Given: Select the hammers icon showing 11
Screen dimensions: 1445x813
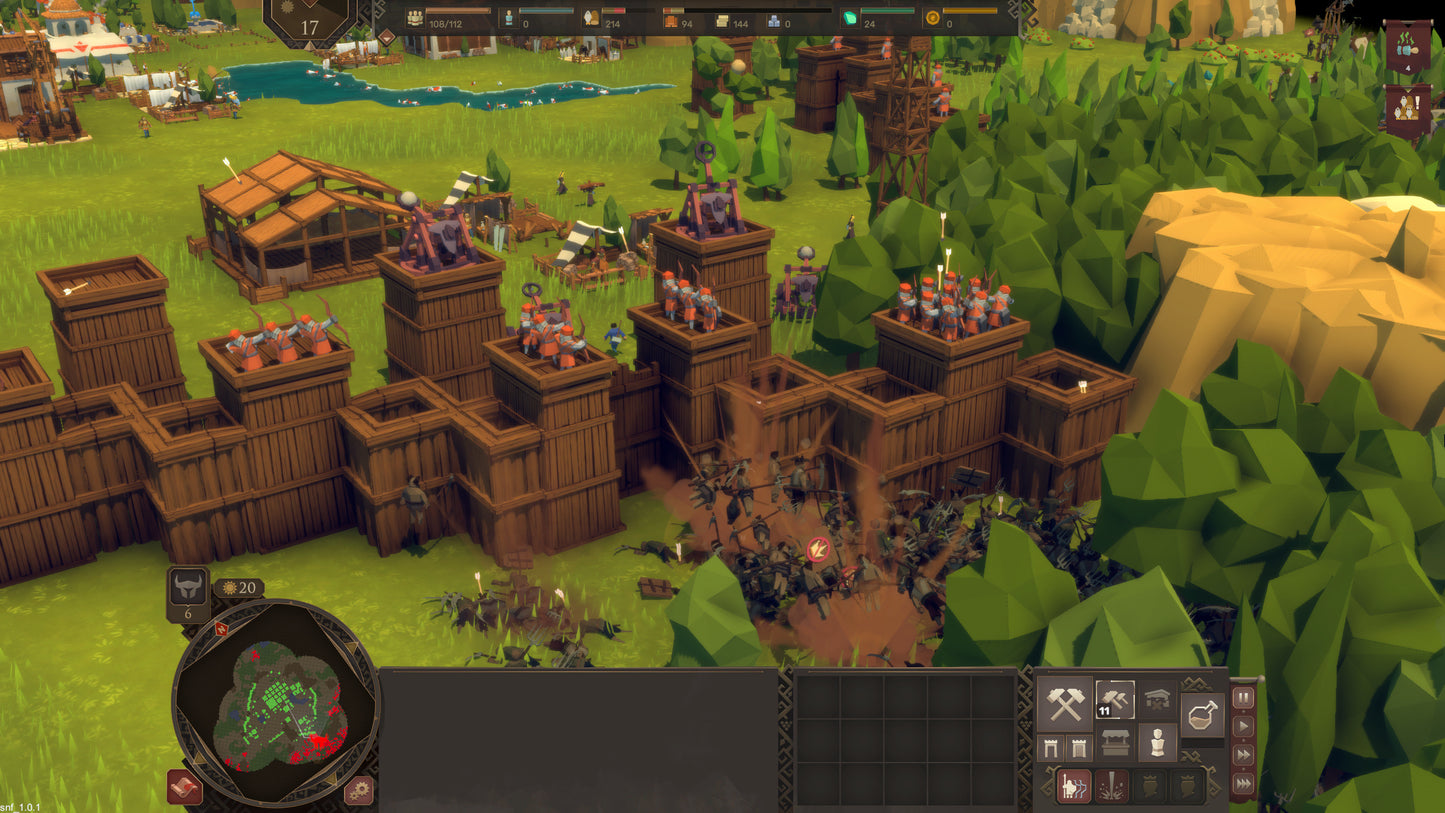Looking at the screenshot, I should (1114, 700).
